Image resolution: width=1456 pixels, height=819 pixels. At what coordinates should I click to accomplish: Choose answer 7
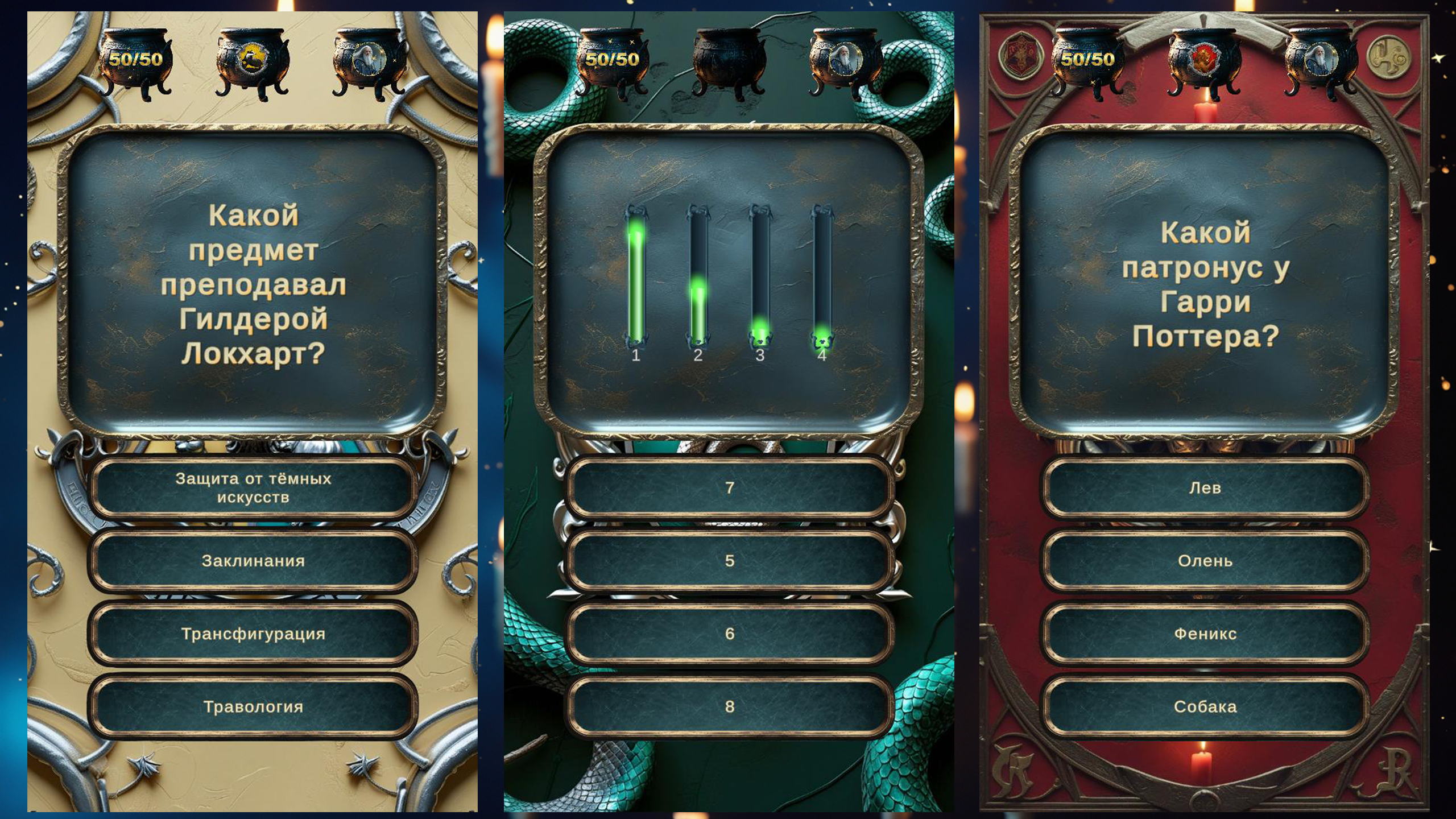pos(729,488)
